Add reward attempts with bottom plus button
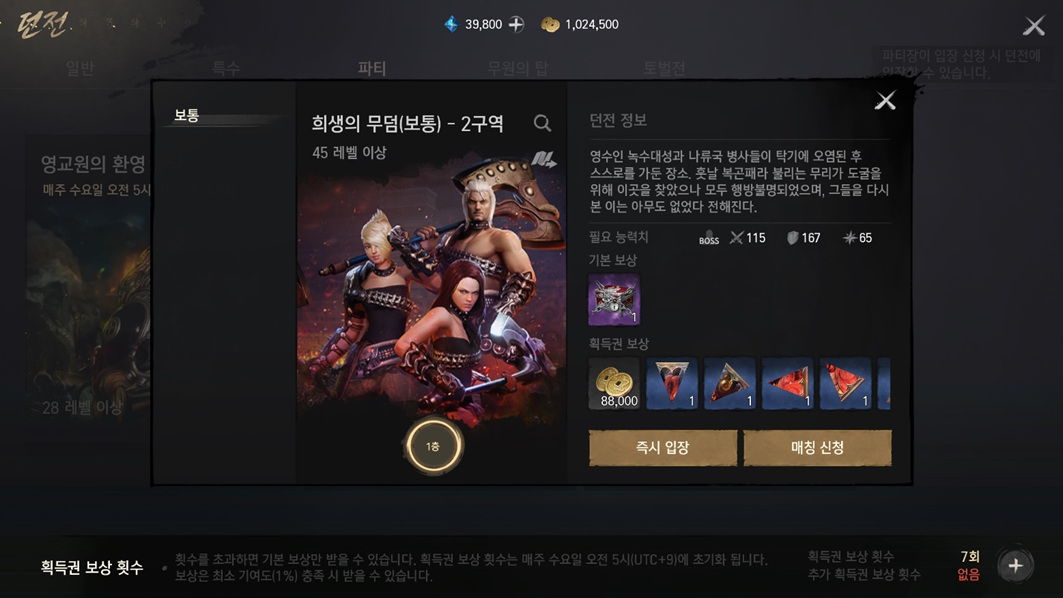 1015,566
